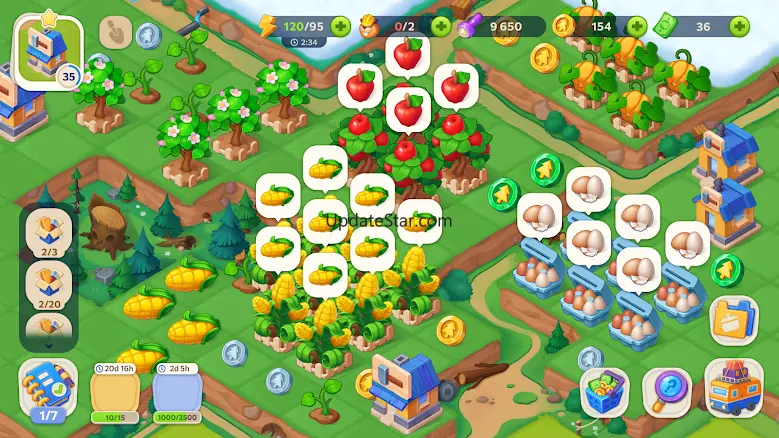The image size is (779, 438).
Task: Tap the magnifying glass question mark
Action: point(667,392)
